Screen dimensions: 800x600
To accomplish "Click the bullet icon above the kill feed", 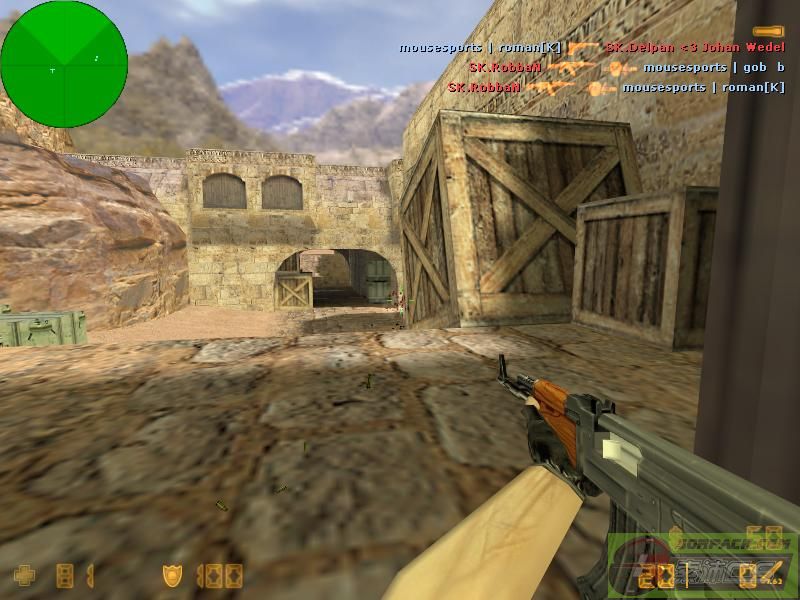I will (768, 32).
